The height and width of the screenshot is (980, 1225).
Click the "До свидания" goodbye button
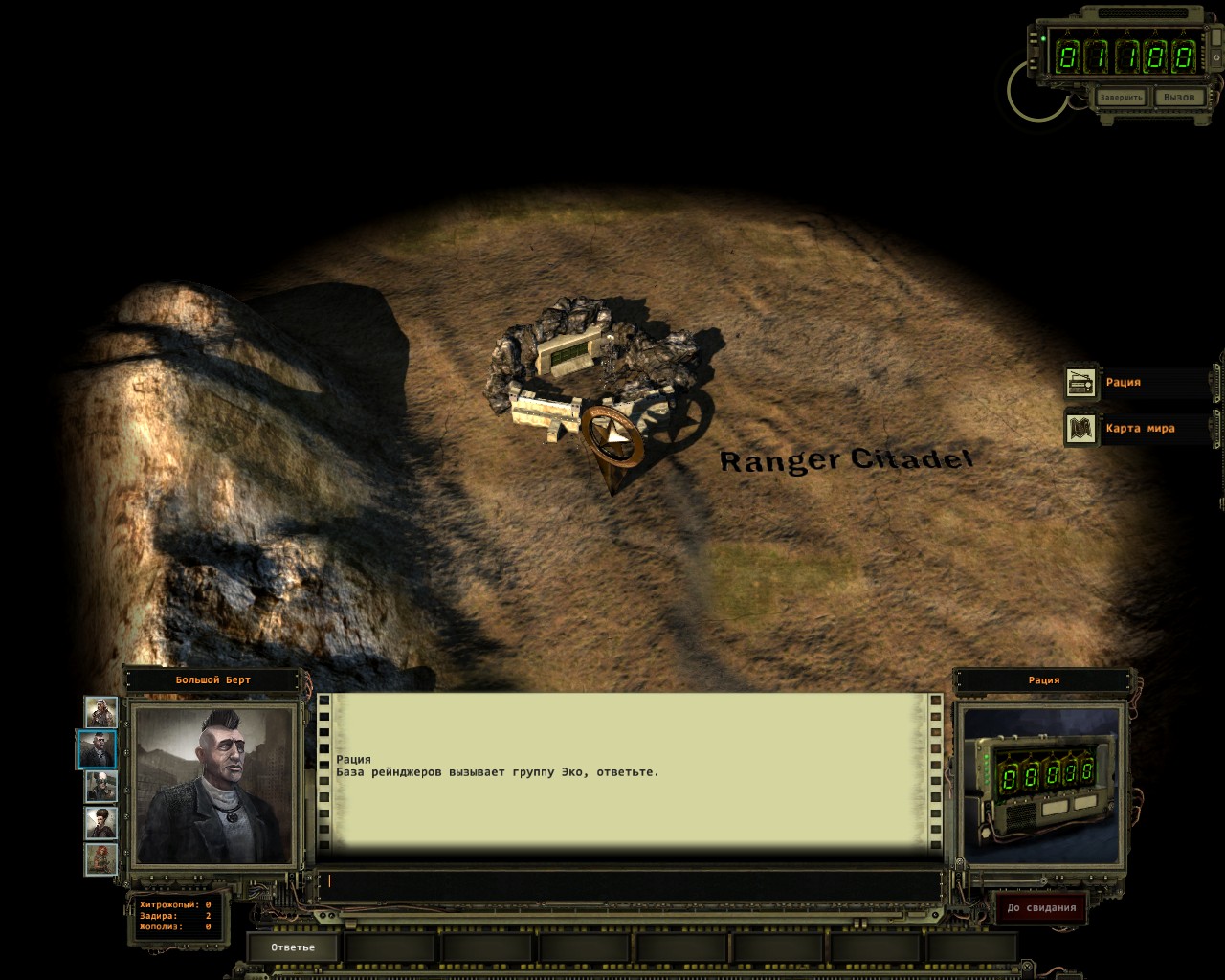tap(1040, 908)
